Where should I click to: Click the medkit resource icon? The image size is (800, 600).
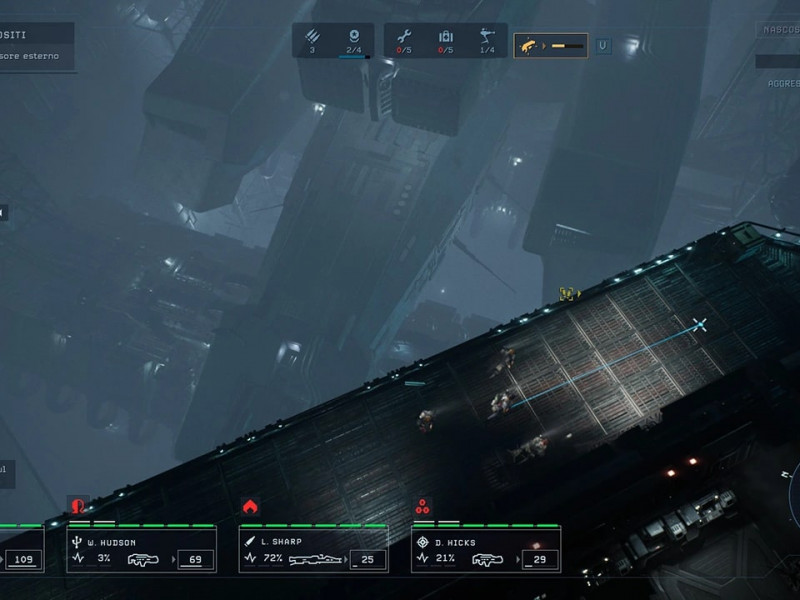[x=446, y=37]
